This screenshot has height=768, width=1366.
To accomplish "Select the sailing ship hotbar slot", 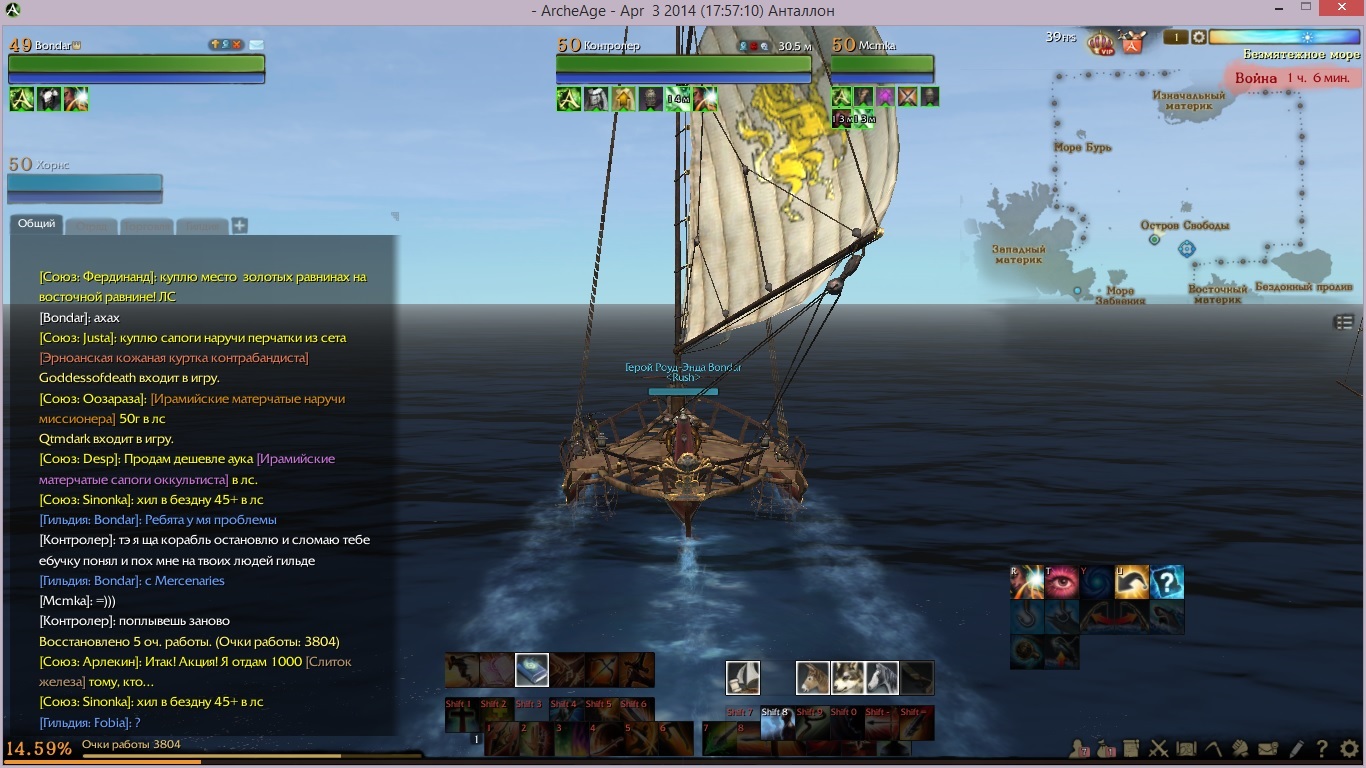I will (x=743, y=677).
